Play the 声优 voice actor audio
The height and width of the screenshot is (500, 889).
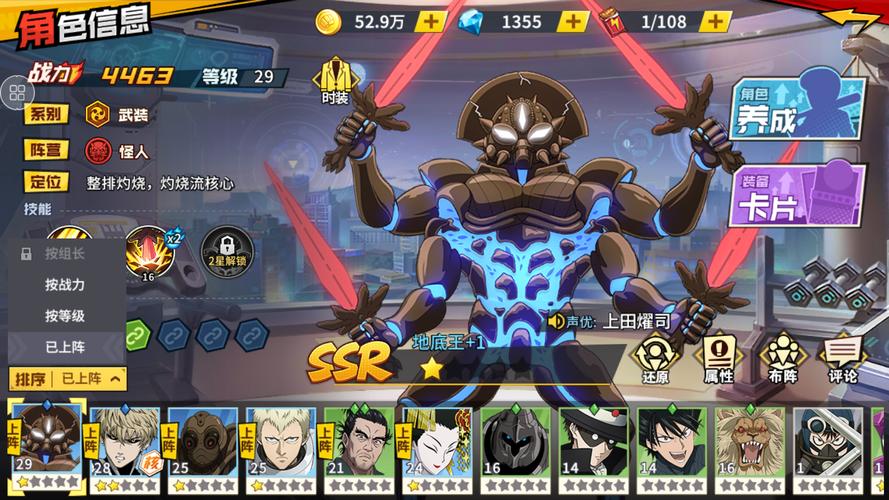click(557, 322)
